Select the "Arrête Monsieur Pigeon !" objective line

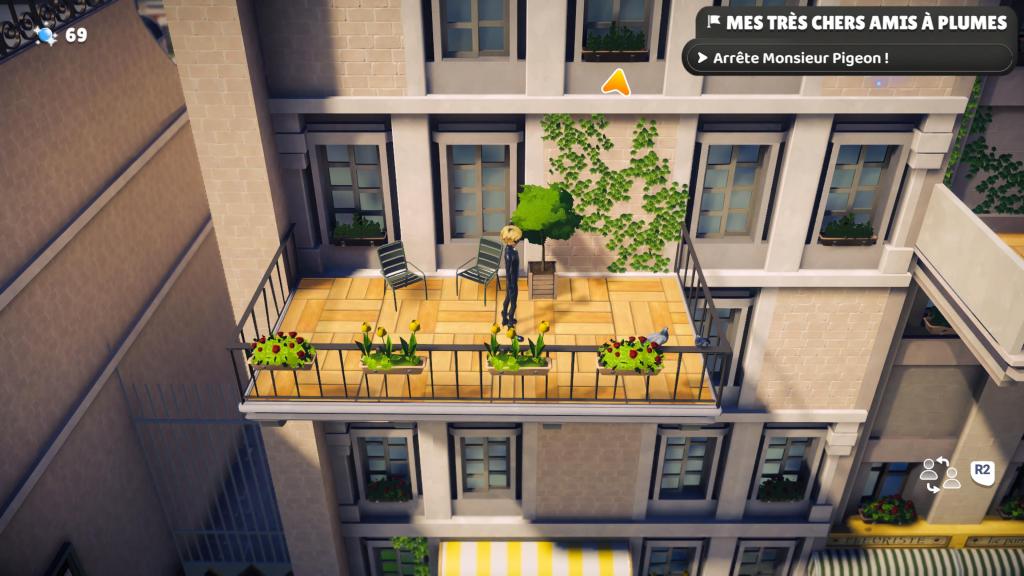pyautogui.click(x=798, y=58)
